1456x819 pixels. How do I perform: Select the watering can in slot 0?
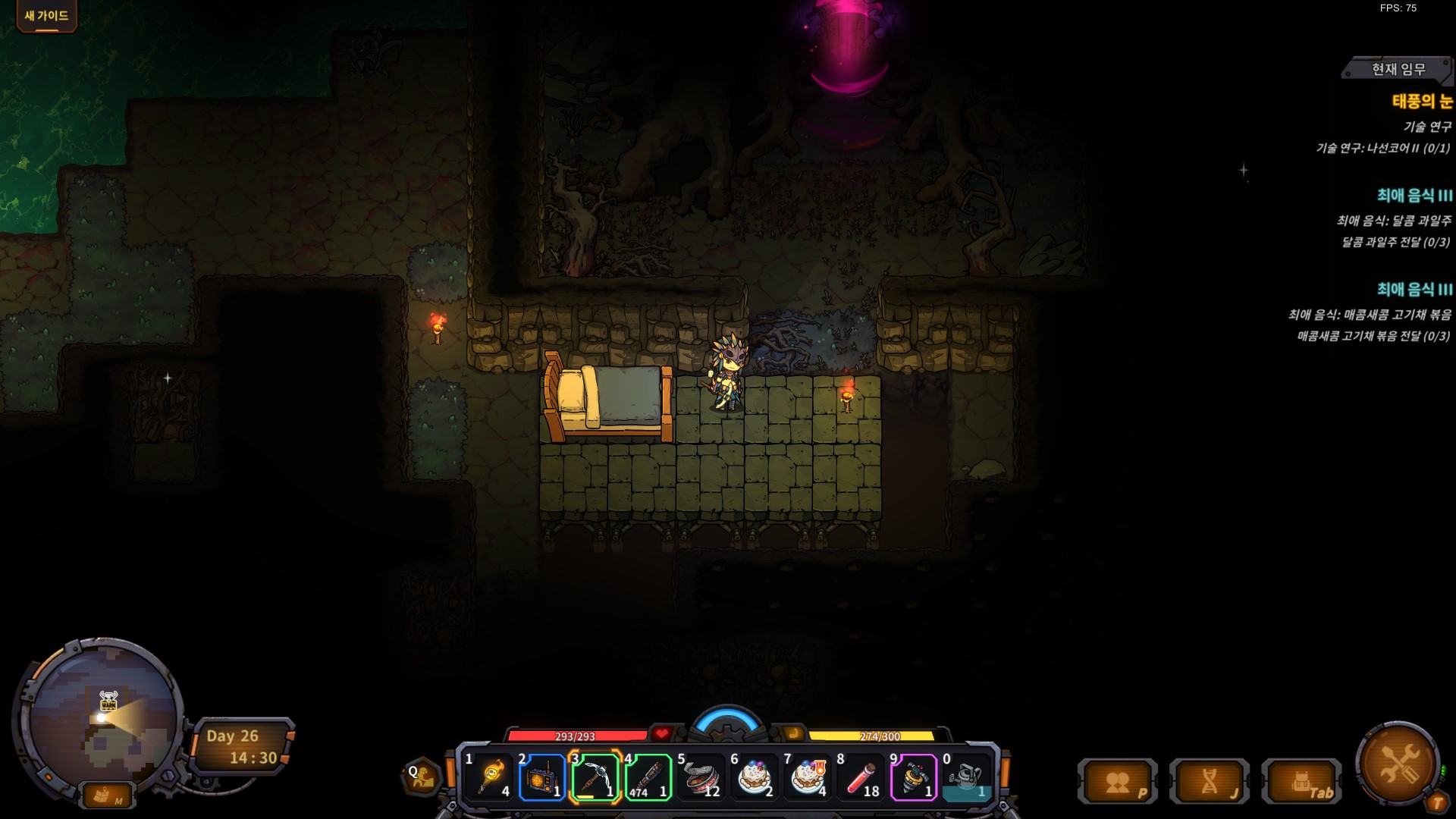967,777
